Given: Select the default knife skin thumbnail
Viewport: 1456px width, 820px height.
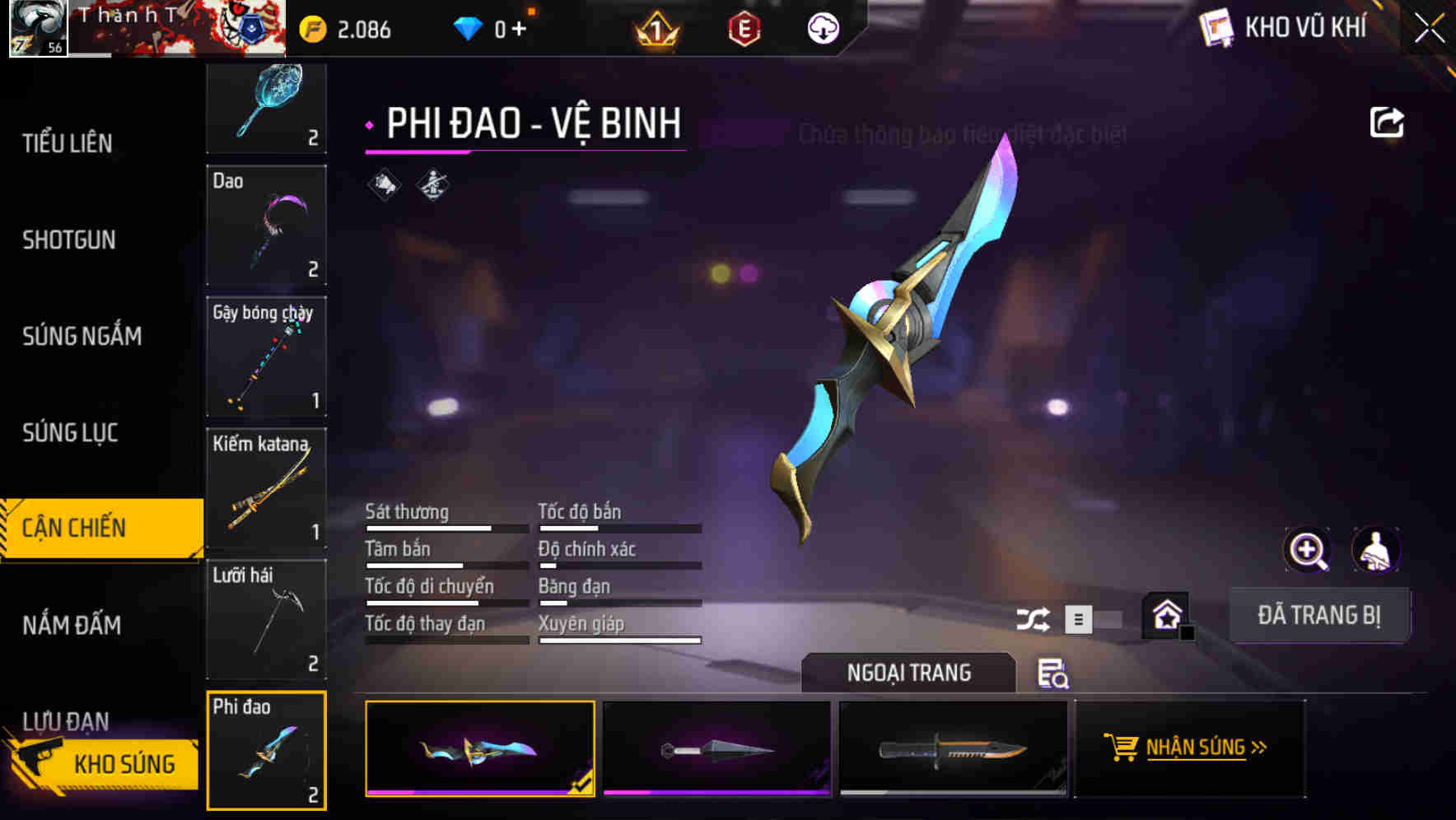Looking at the screenshot, I should [952, 748].
